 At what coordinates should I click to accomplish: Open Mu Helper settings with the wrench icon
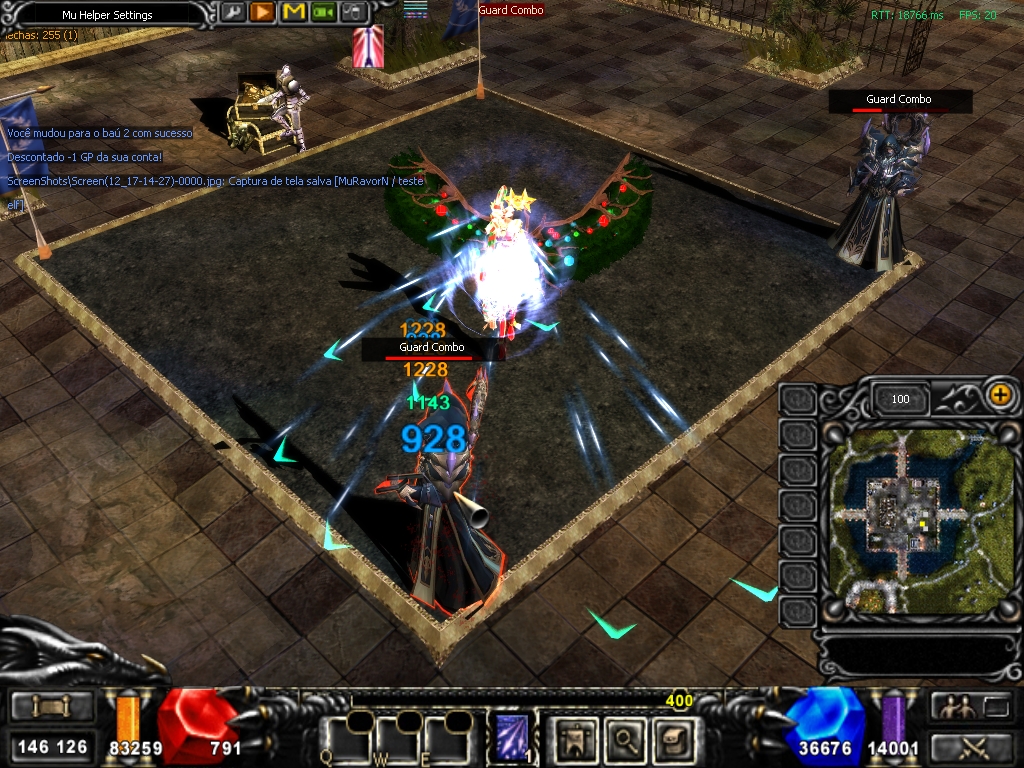click(232, 12)
